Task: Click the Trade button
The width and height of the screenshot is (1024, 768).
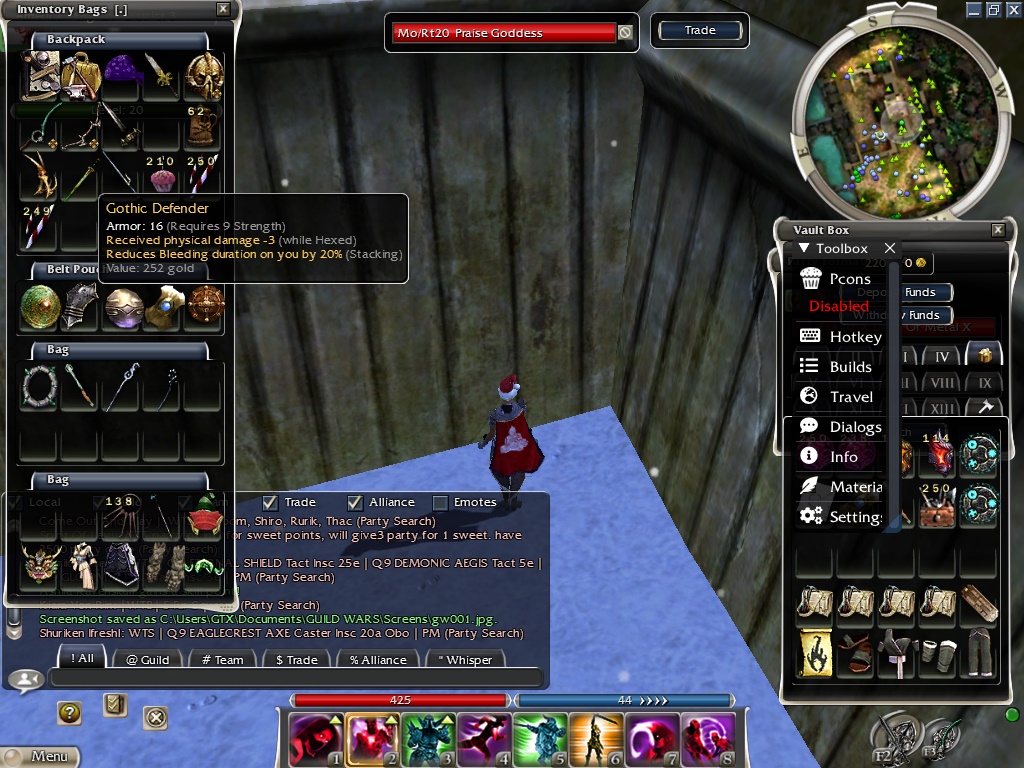Action: [x=700, y=31]
